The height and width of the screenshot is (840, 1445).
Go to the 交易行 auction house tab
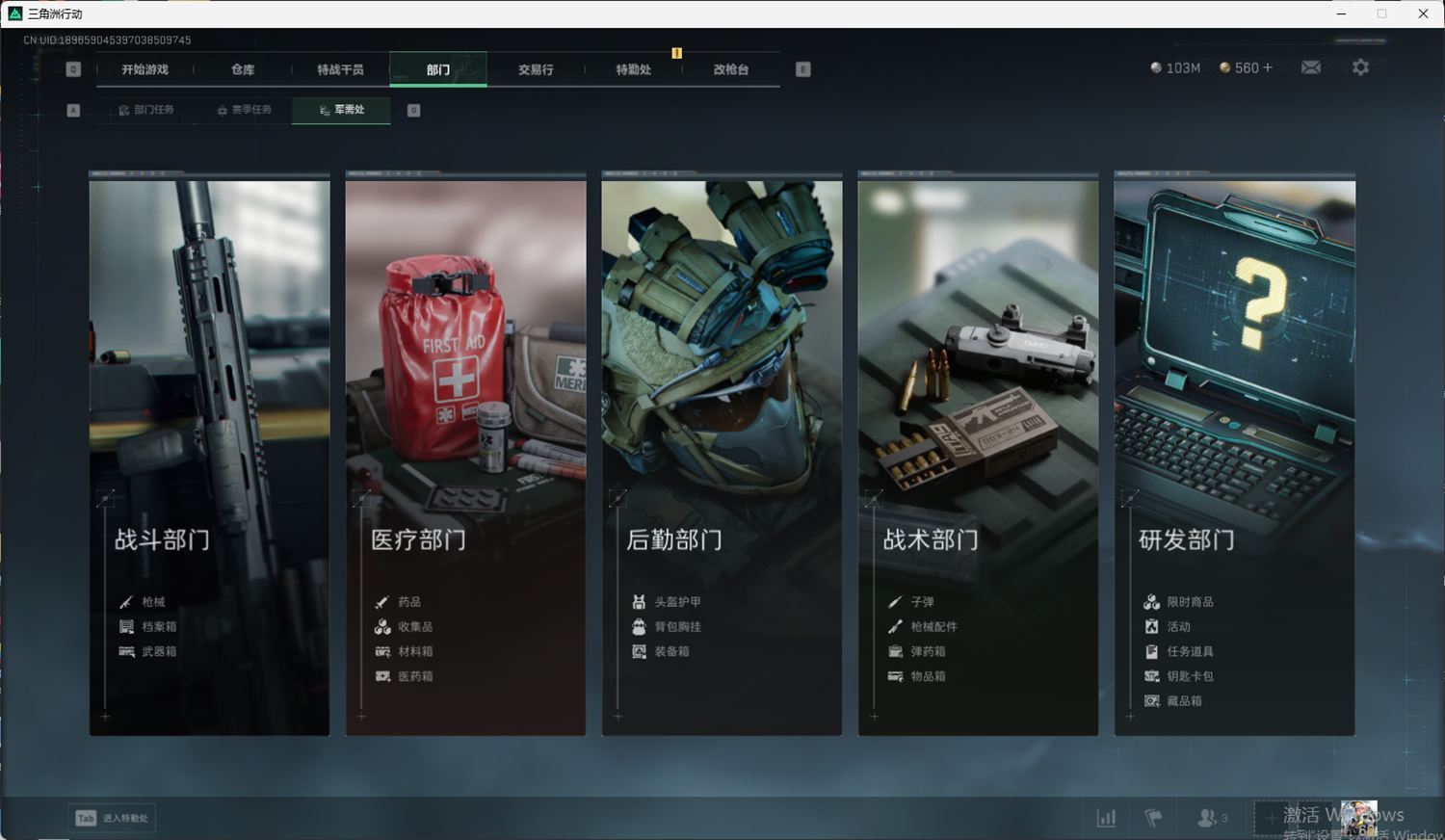pyautogui.click(x=536, y=69)
